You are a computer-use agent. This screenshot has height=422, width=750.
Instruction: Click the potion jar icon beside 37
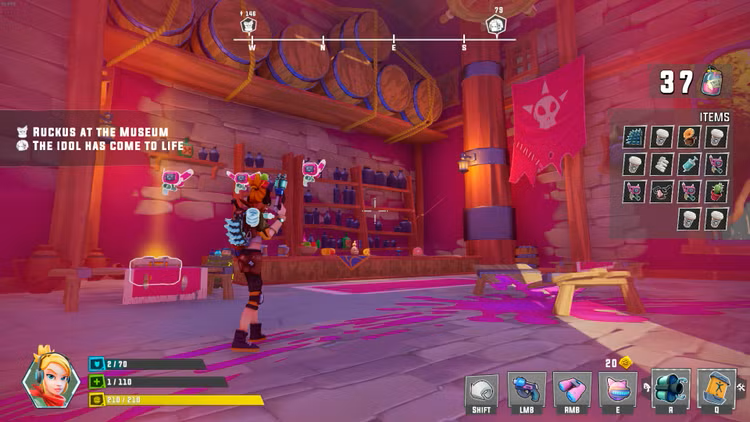(x=714, y=82)
